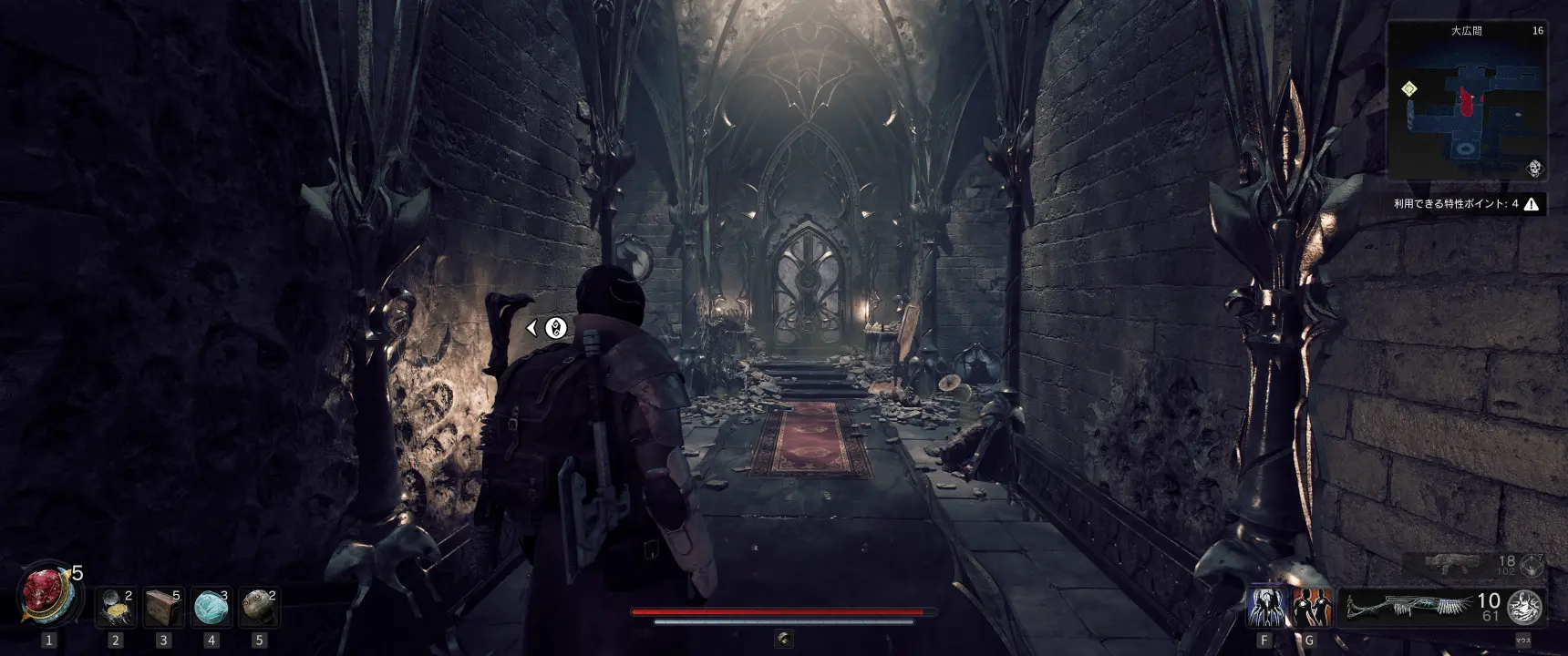The width and height of the screenshot is (1568, 656).
Task: Click the offscreen objective indicator icon
Action: click(555, 328)
